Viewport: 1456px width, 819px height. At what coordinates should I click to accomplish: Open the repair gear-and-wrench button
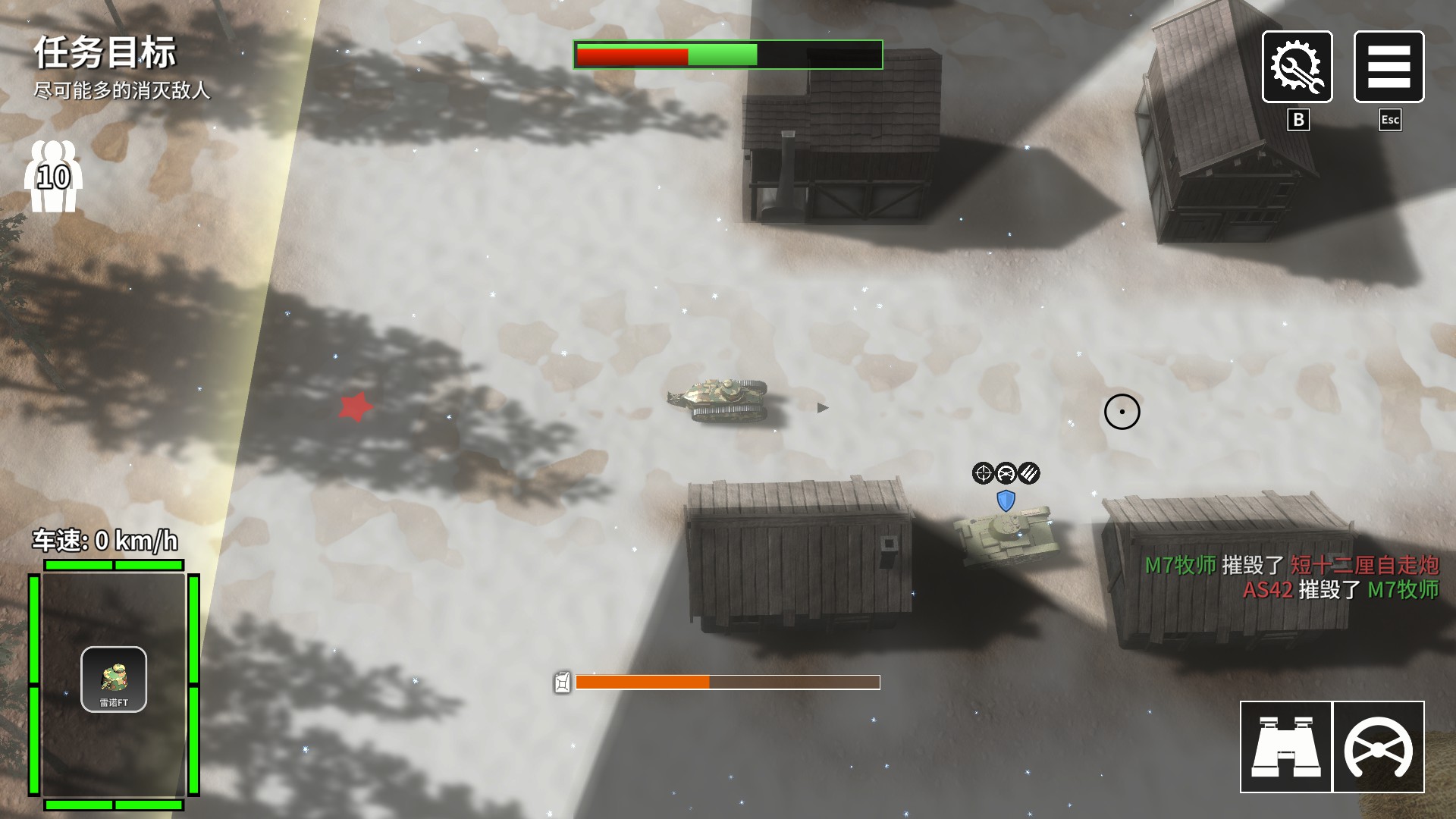[1297, 67]
